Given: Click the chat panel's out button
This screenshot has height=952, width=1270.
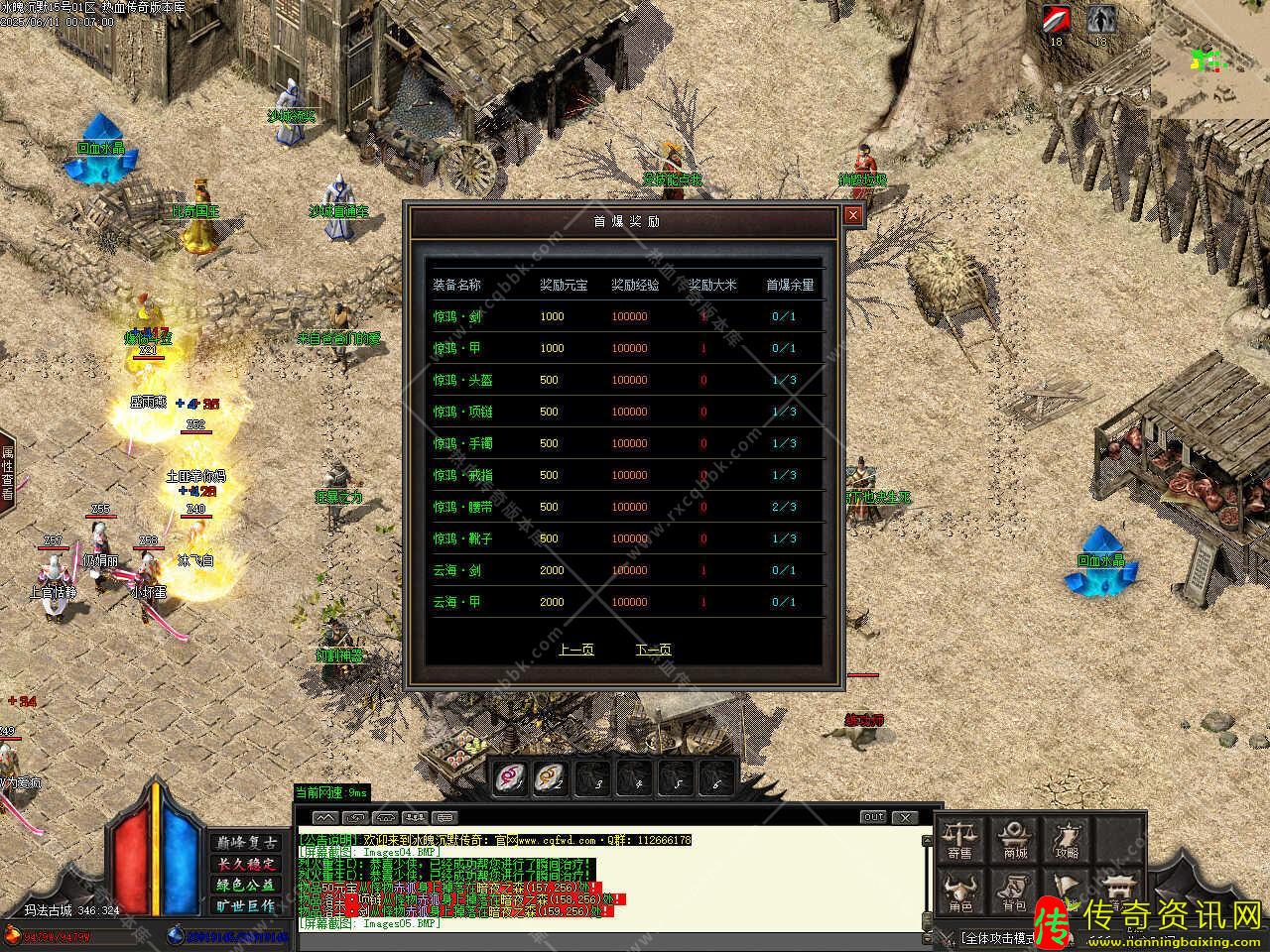Looking at the screenshot, I should (x=873, y=817).
